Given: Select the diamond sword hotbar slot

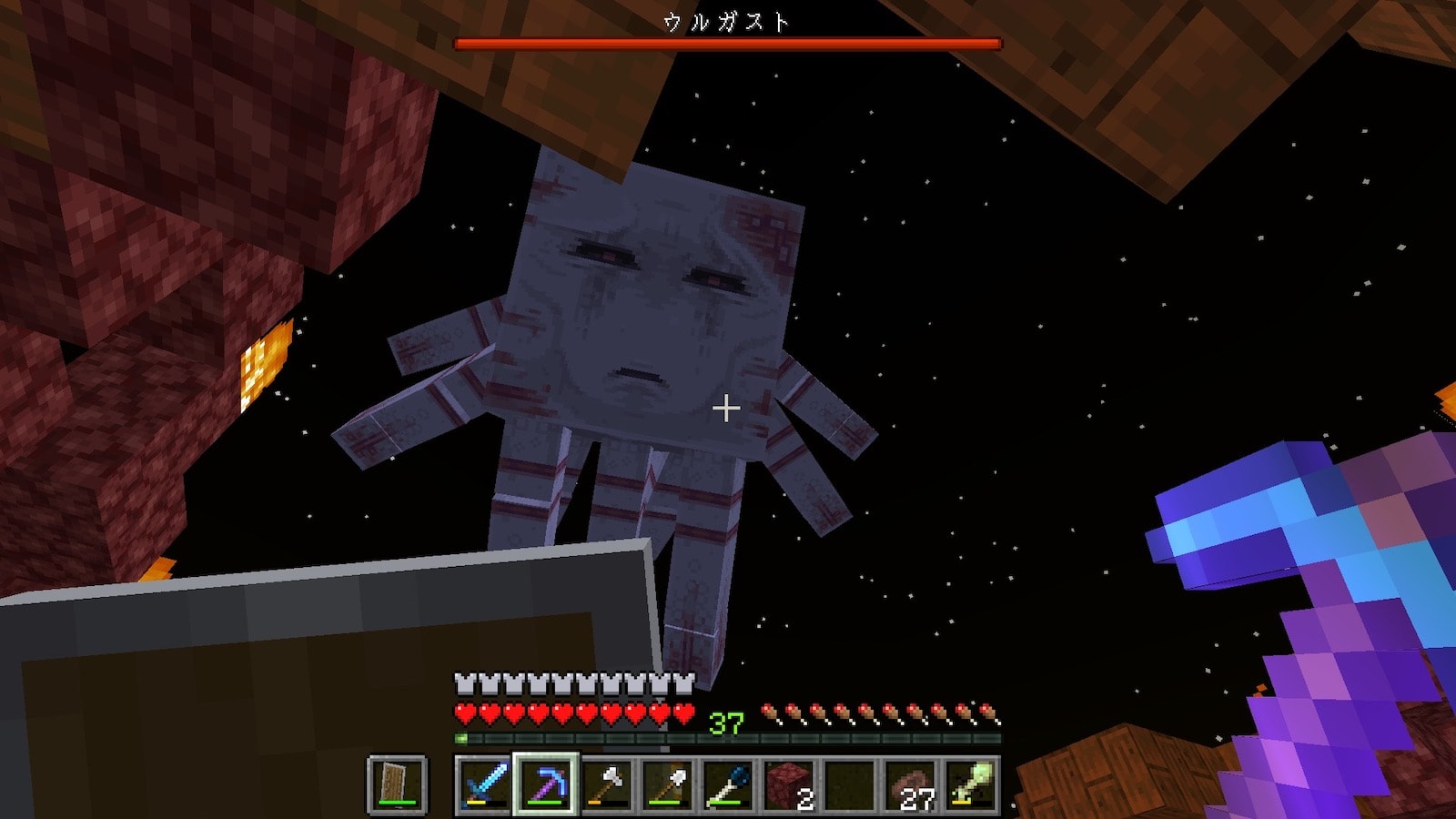Looking at the screenshot, I should (484, 784).
